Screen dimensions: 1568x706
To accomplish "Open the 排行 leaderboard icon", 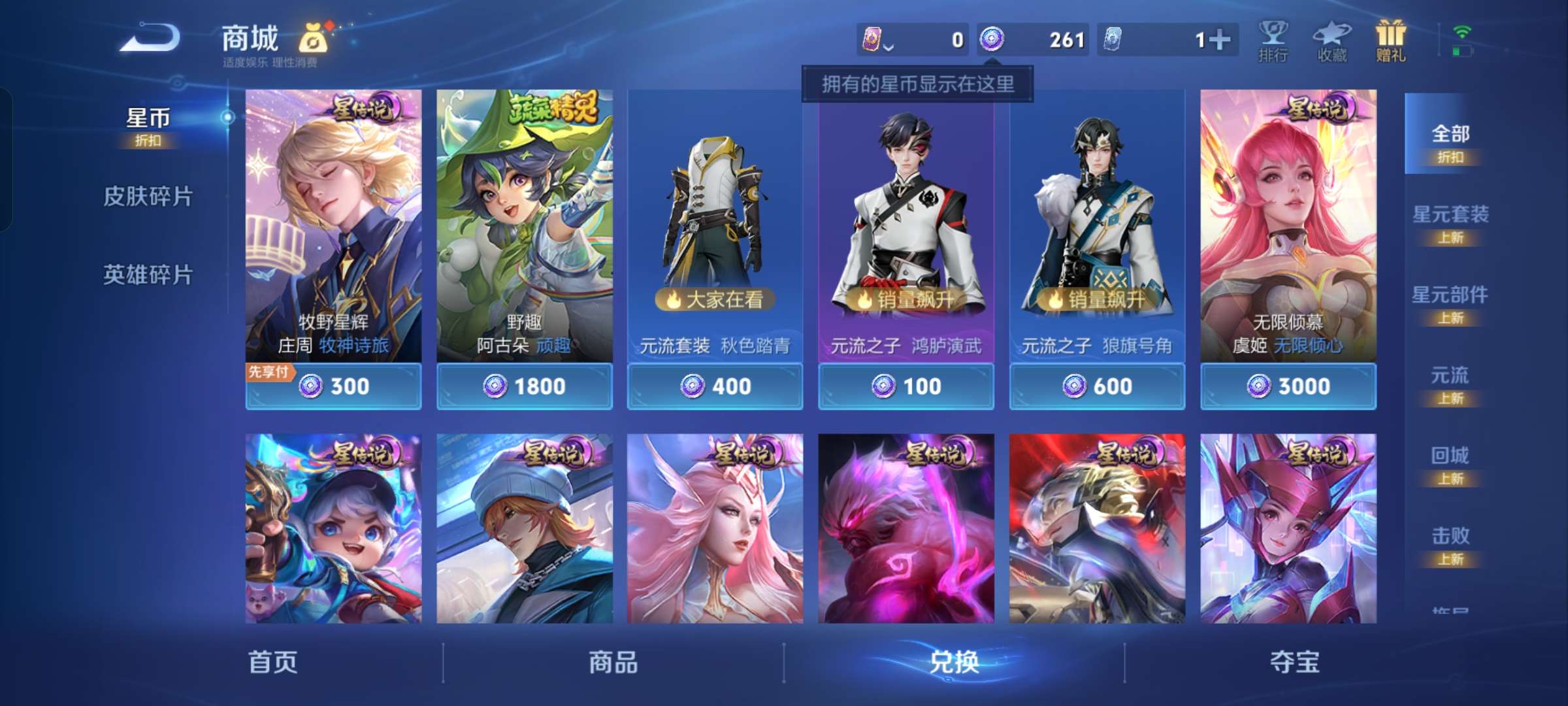I will pyautogui.click(x=1273, y=39).
